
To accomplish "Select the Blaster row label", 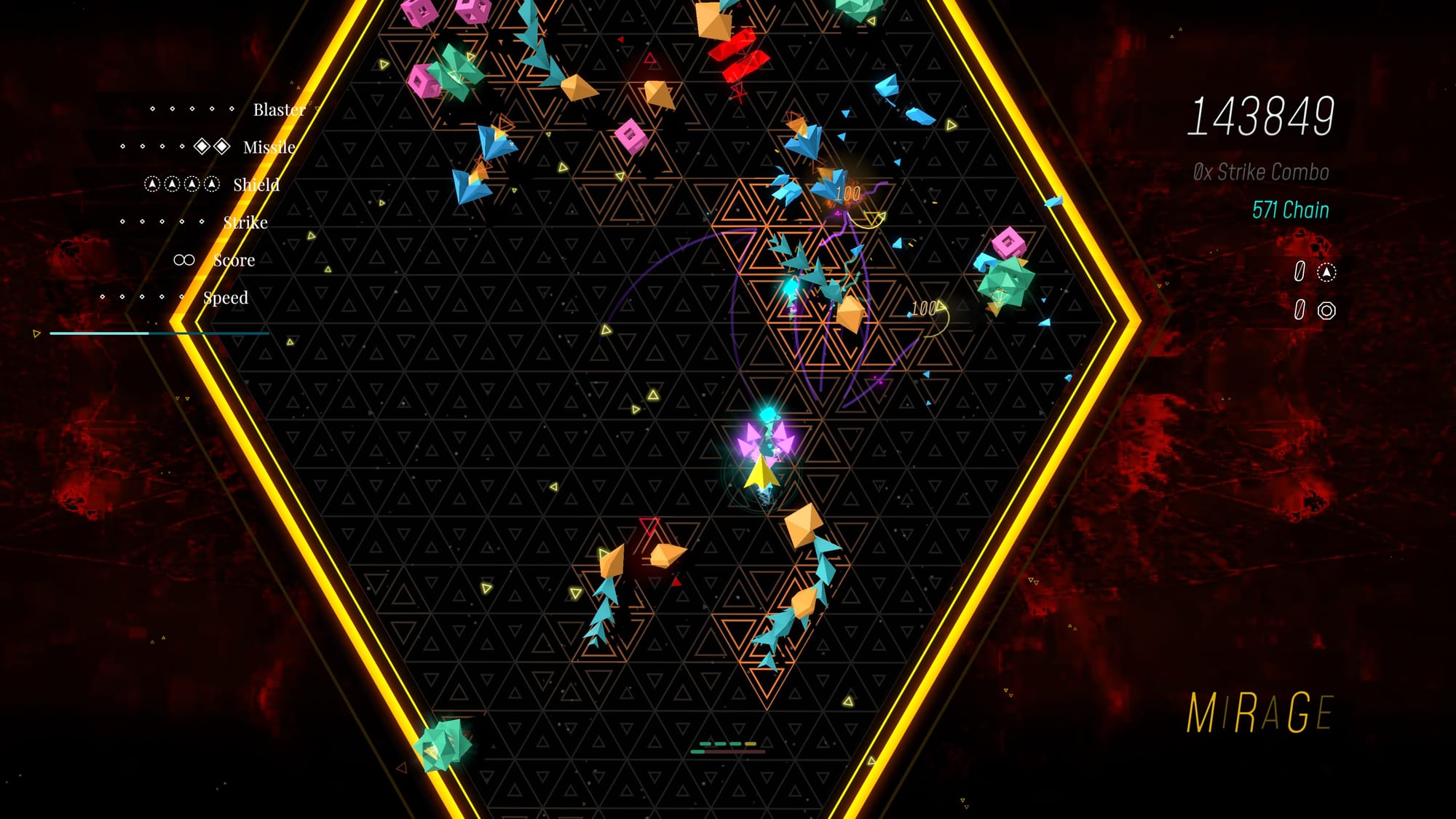I will (x=279, y=110).
